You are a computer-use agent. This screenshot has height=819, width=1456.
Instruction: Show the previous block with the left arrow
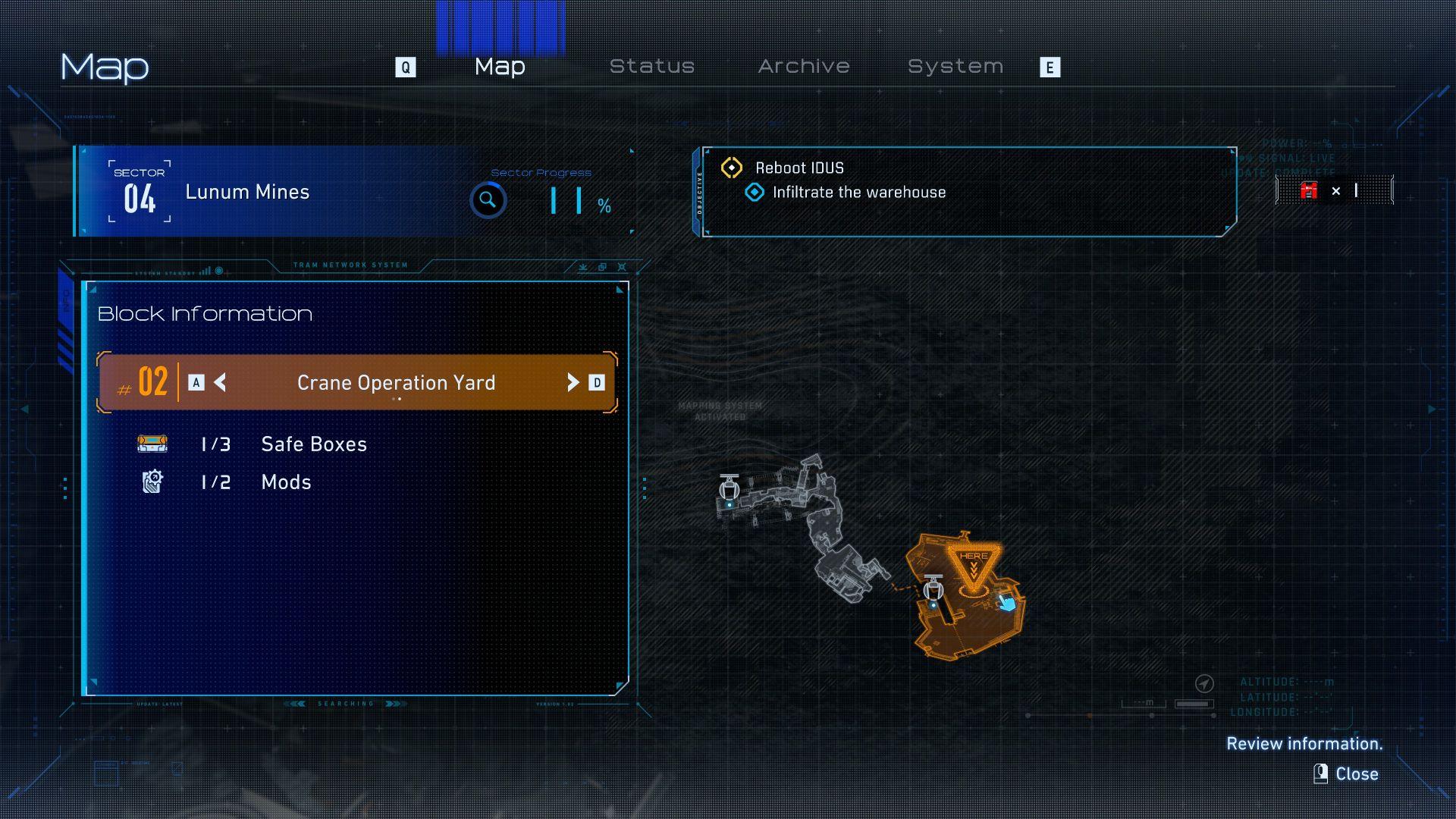tap(220, 383)
